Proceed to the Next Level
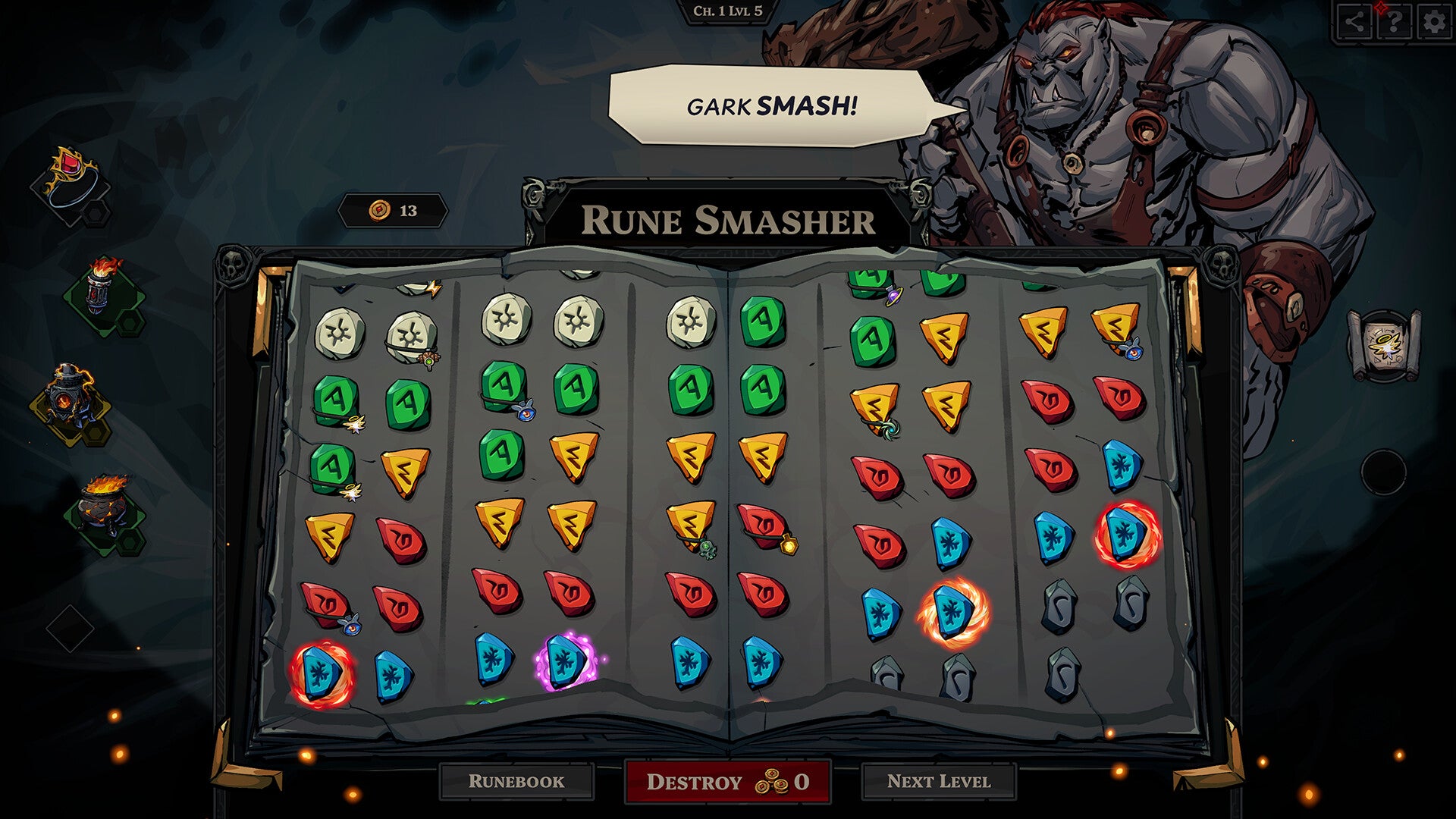This screenshot has width=1456, height=819. pyautogui.click(x=938, y=782)
